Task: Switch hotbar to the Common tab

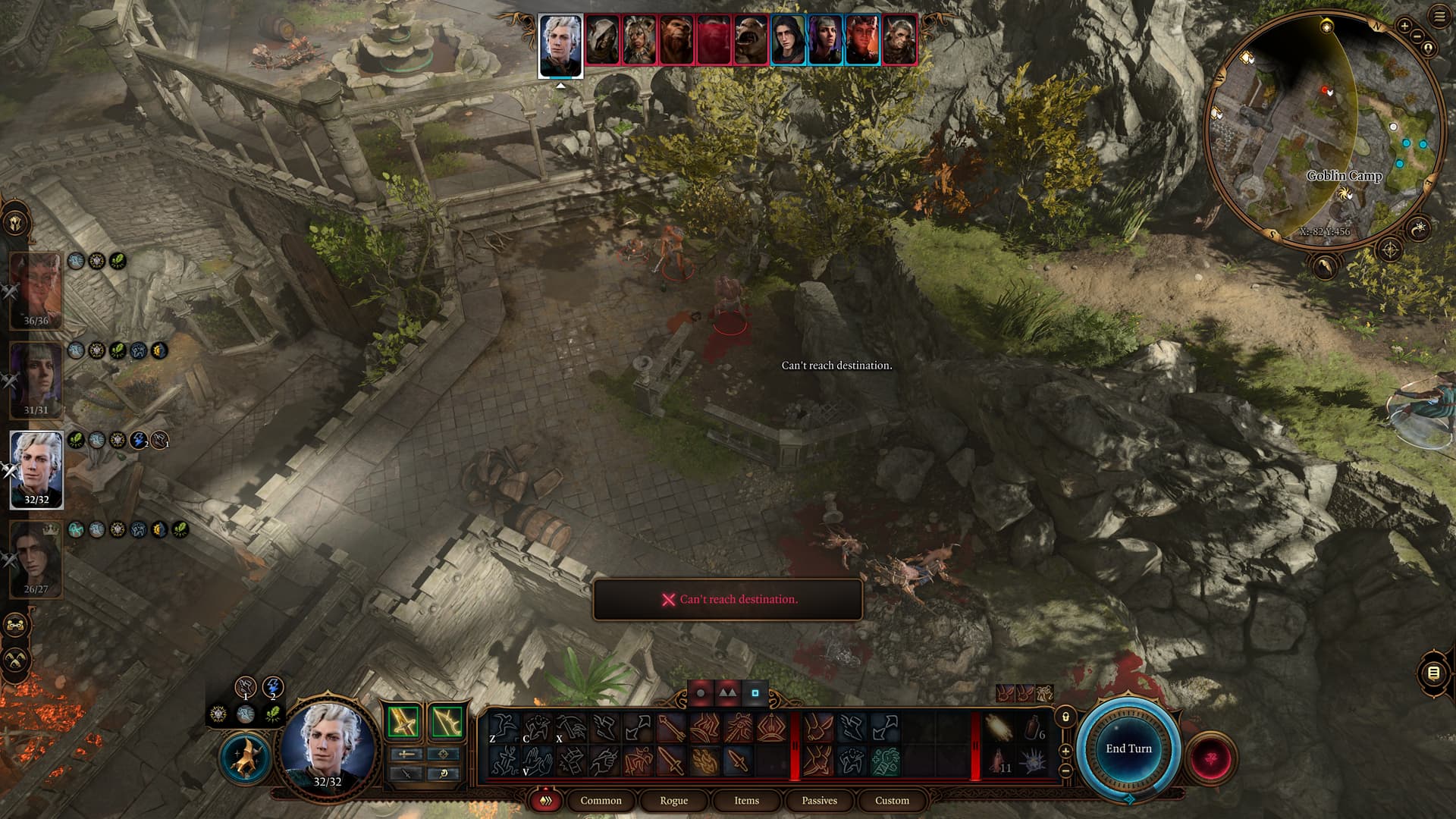Action: (x=601, y=801)
